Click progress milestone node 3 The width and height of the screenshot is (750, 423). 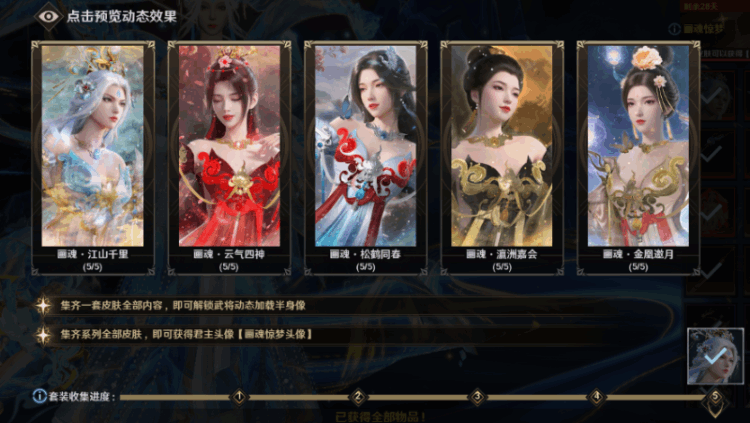pos(477,396)
